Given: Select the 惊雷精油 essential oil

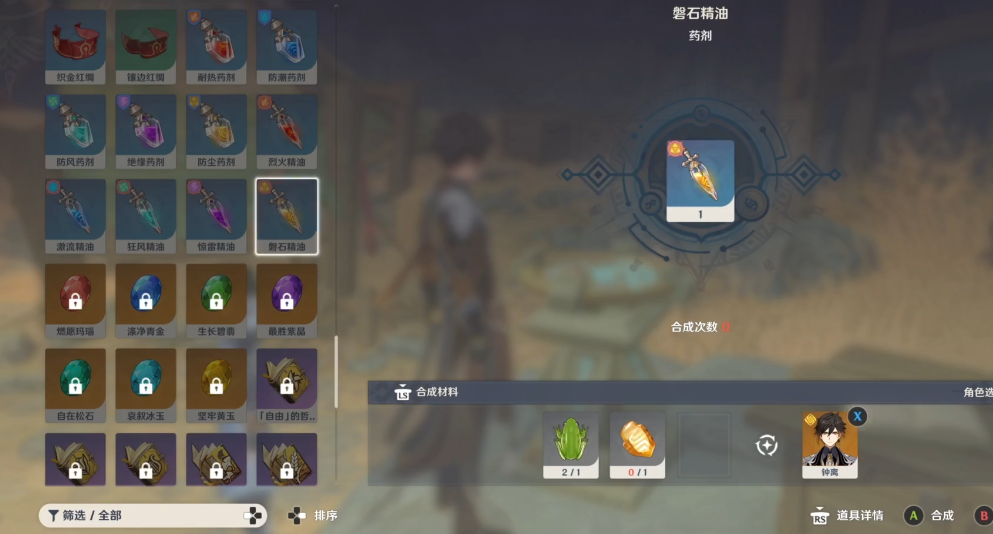Looking at the screenshot, I should point(216,214).
